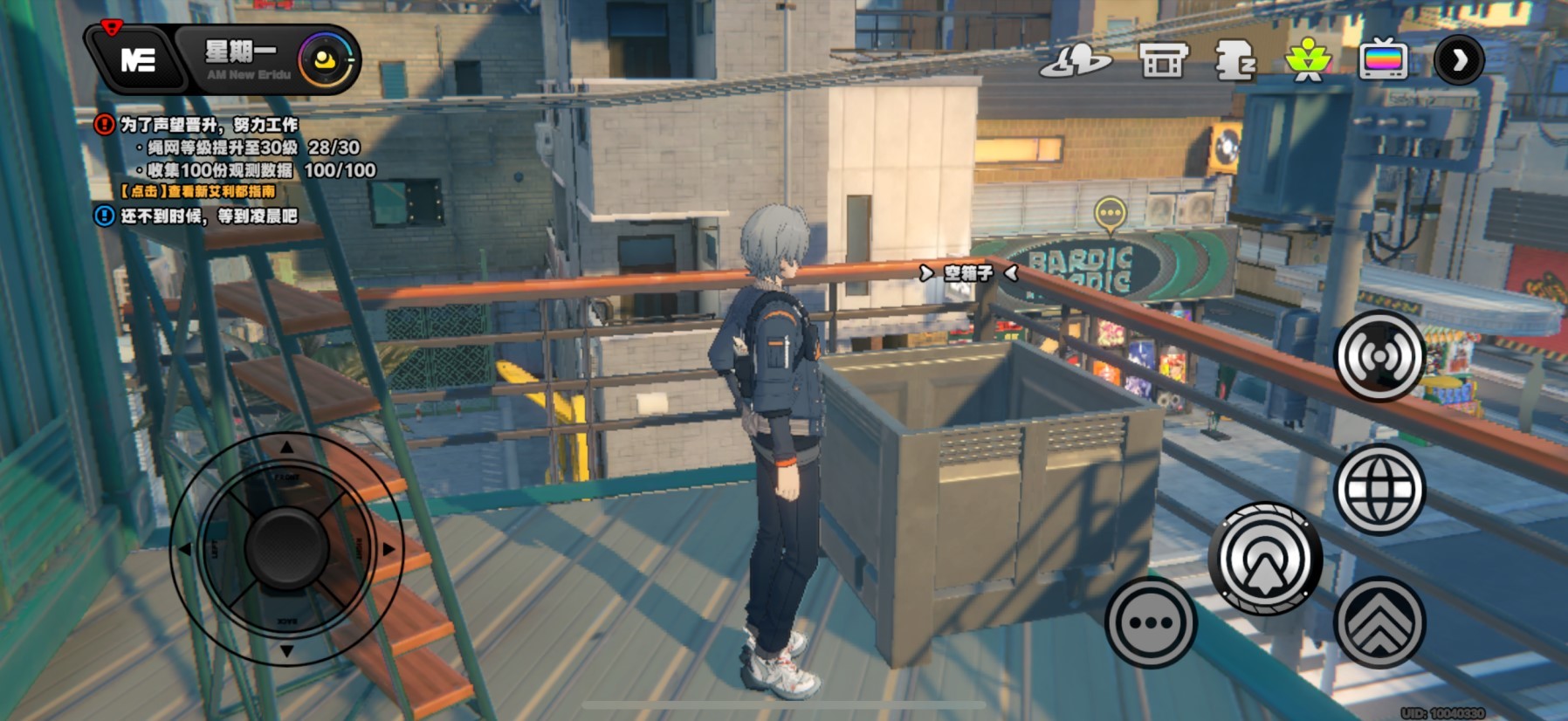Tap the globe network round button

point(1379,489)
